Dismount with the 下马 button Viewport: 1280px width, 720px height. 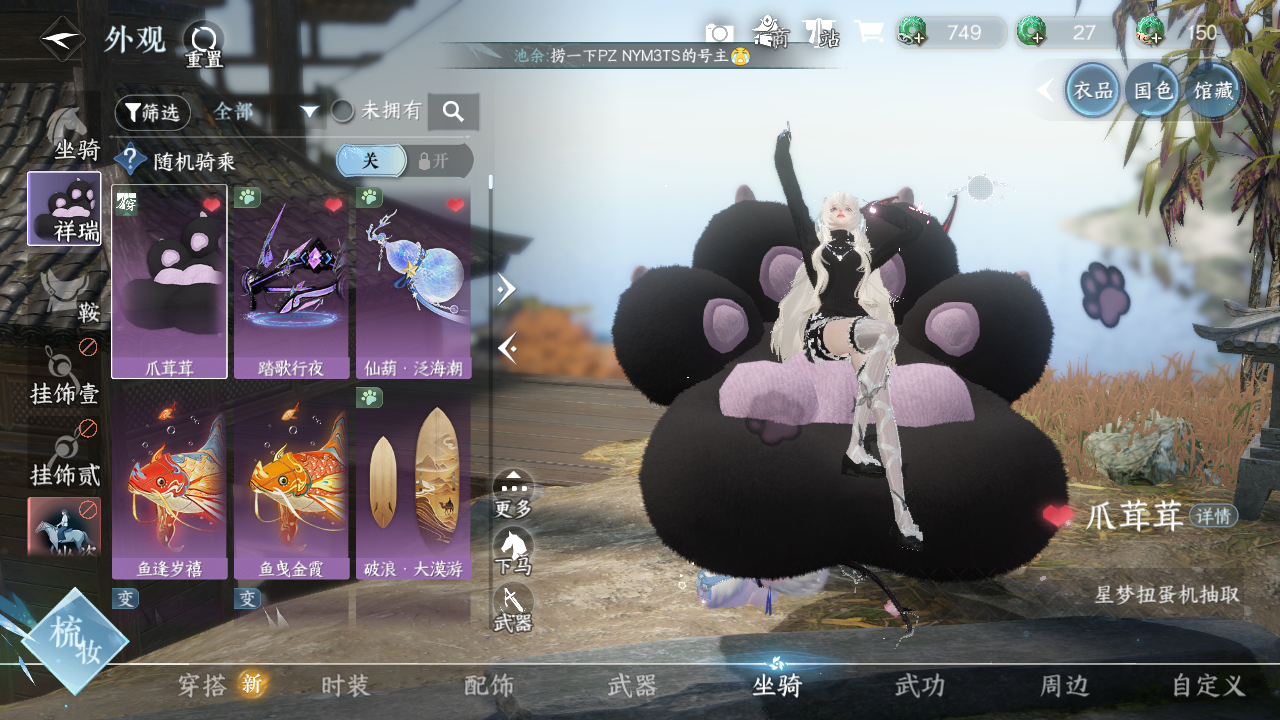tap(513, 551)
